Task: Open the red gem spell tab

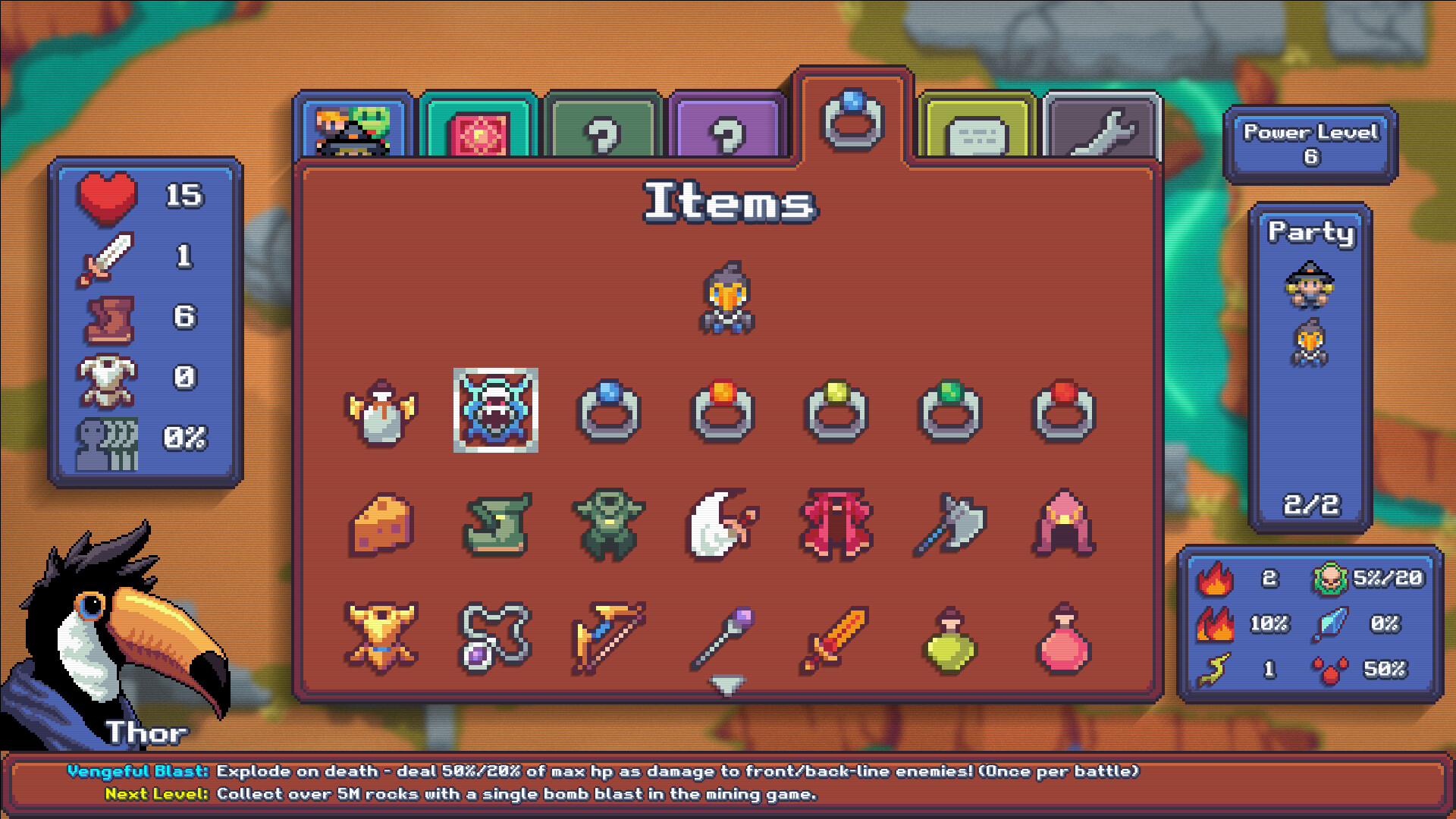Action: tap(479, 127)
